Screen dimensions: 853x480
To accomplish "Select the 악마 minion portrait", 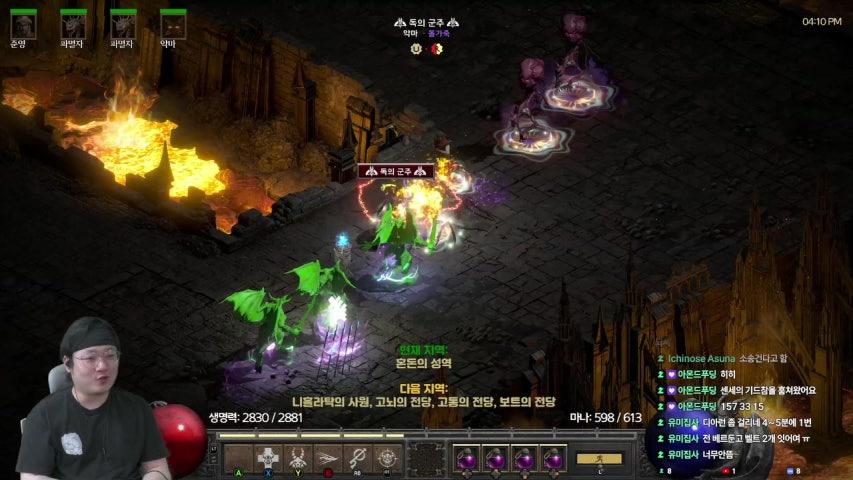I will (x=173, y=25).
